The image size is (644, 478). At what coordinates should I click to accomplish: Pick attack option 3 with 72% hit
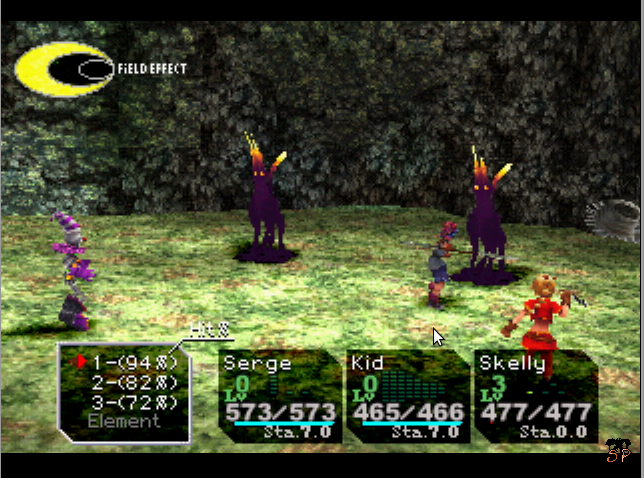133,402
